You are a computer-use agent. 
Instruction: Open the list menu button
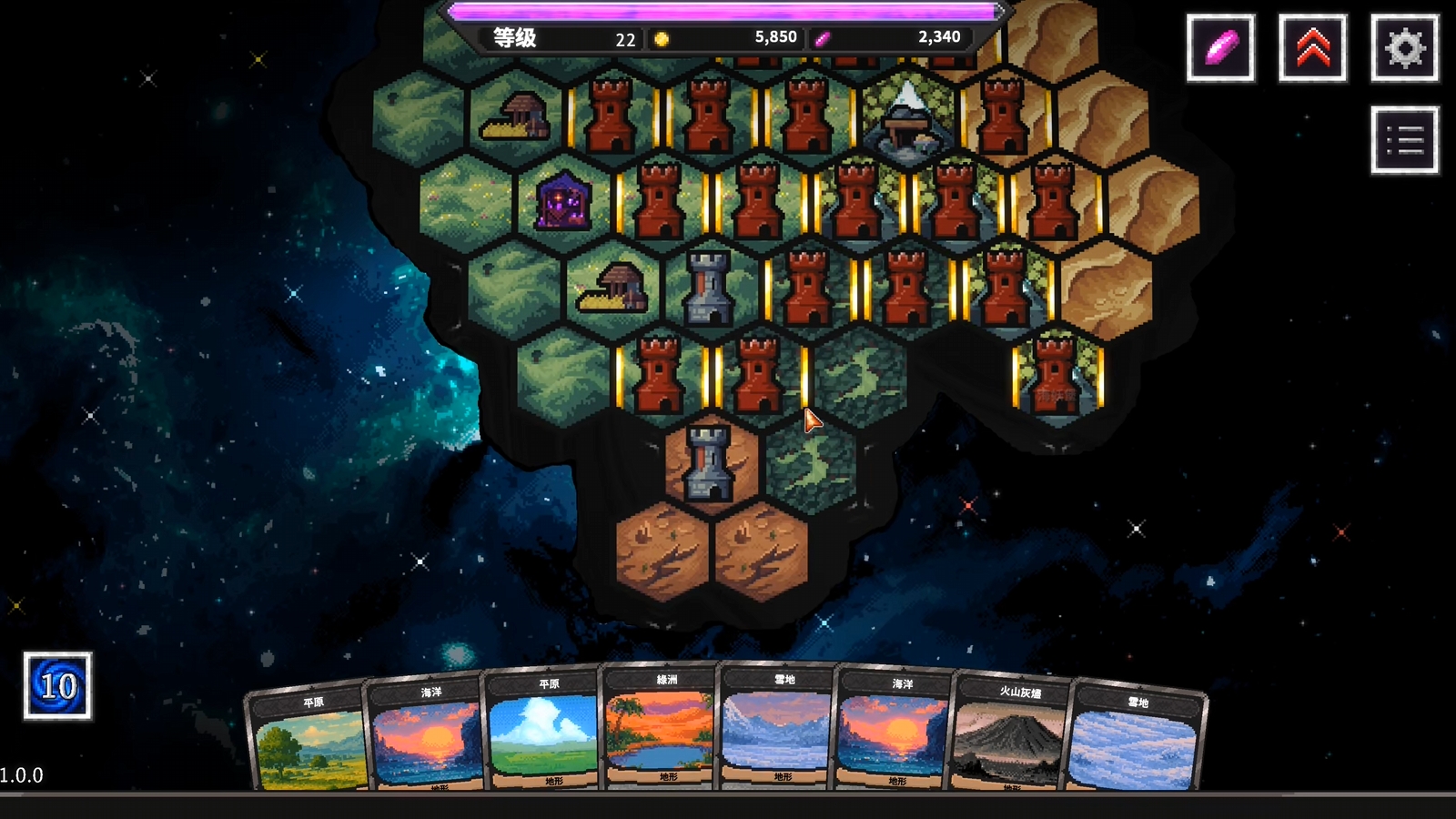(x=1404, y=140)
